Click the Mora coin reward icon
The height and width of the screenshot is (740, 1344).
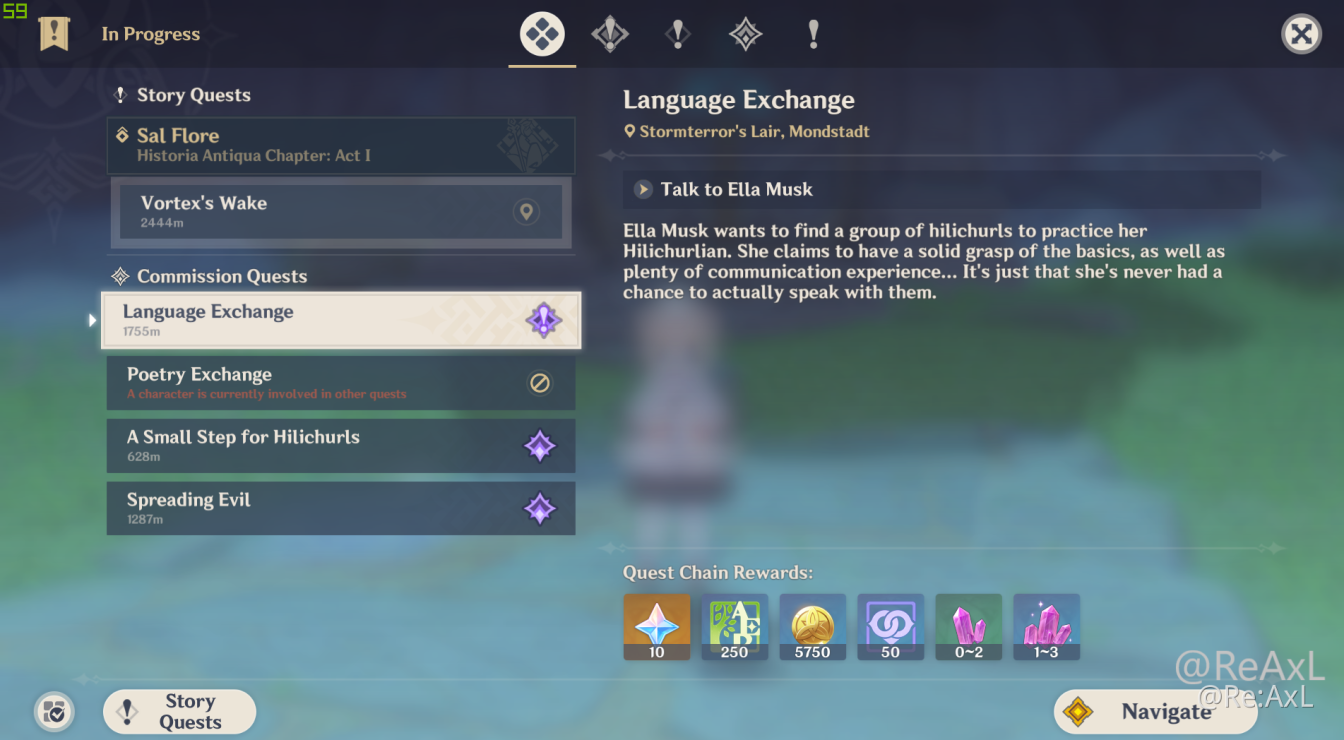click(x=812, y=627)
